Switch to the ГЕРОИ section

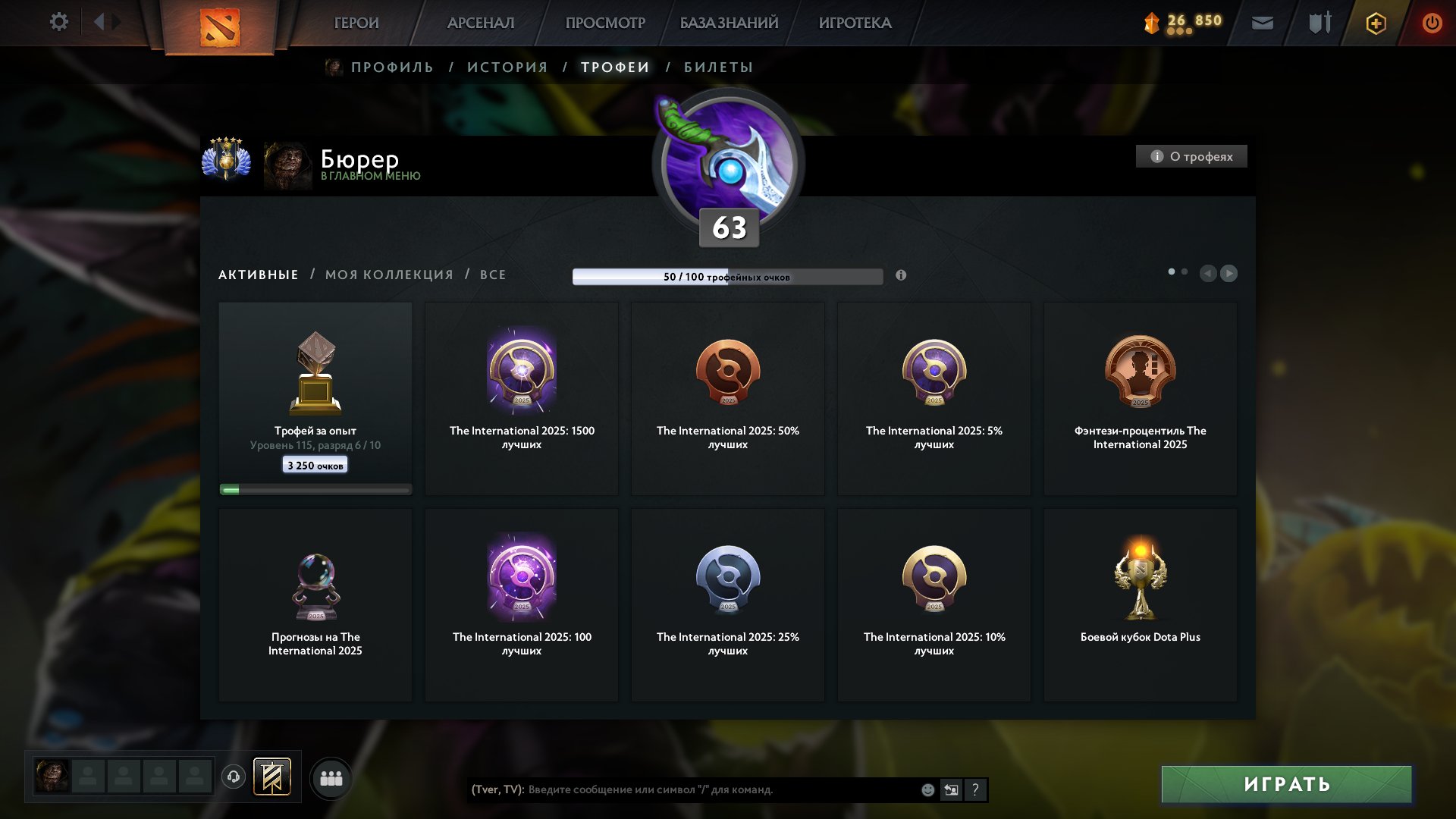coord(356,23)
